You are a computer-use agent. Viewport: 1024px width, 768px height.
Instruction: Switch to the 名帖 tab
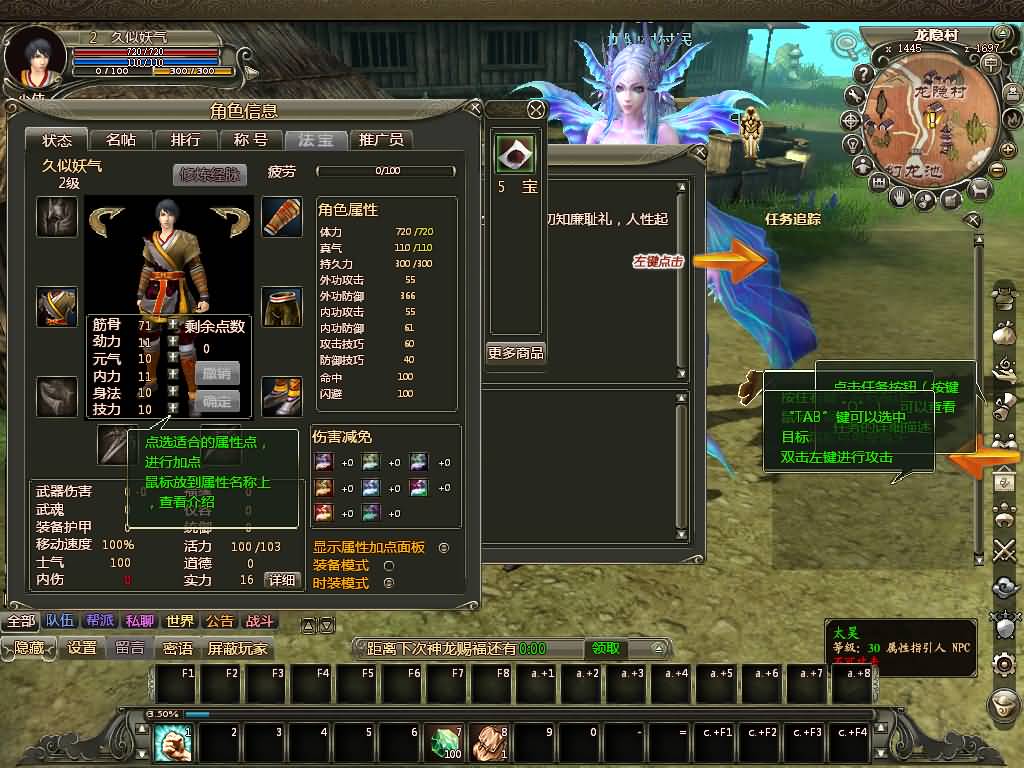[121, 140]
